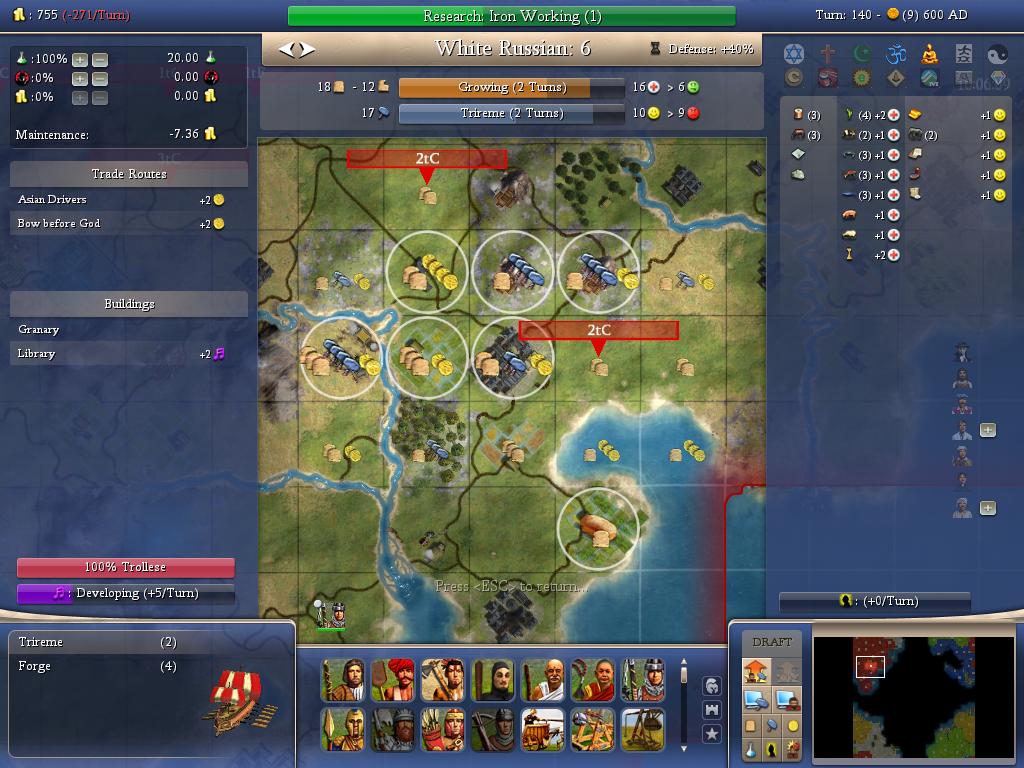Queue the gold-helmeted spearman unit
The height and width of the screenshot is (768, 1024).
(x=343, y=729)
